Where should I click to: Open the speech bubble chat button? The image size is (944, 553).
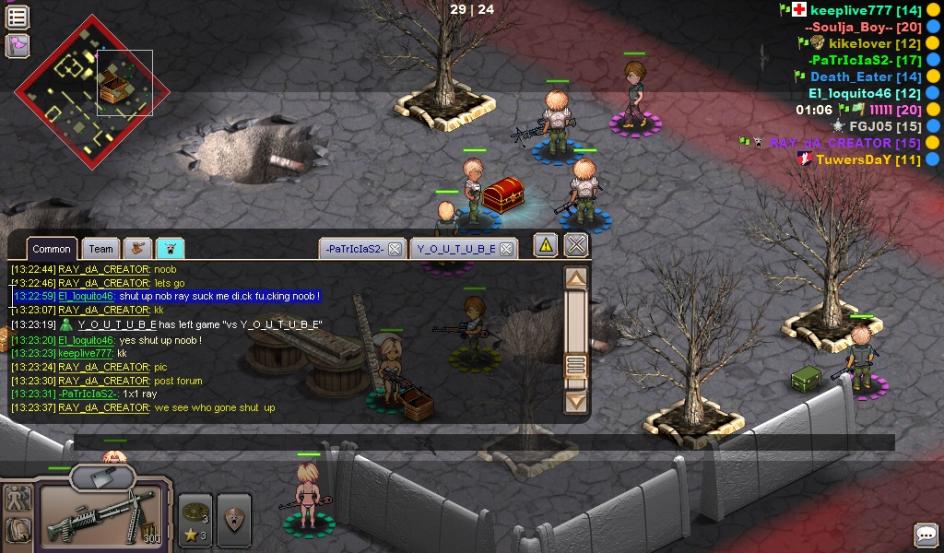coord(925,535)
